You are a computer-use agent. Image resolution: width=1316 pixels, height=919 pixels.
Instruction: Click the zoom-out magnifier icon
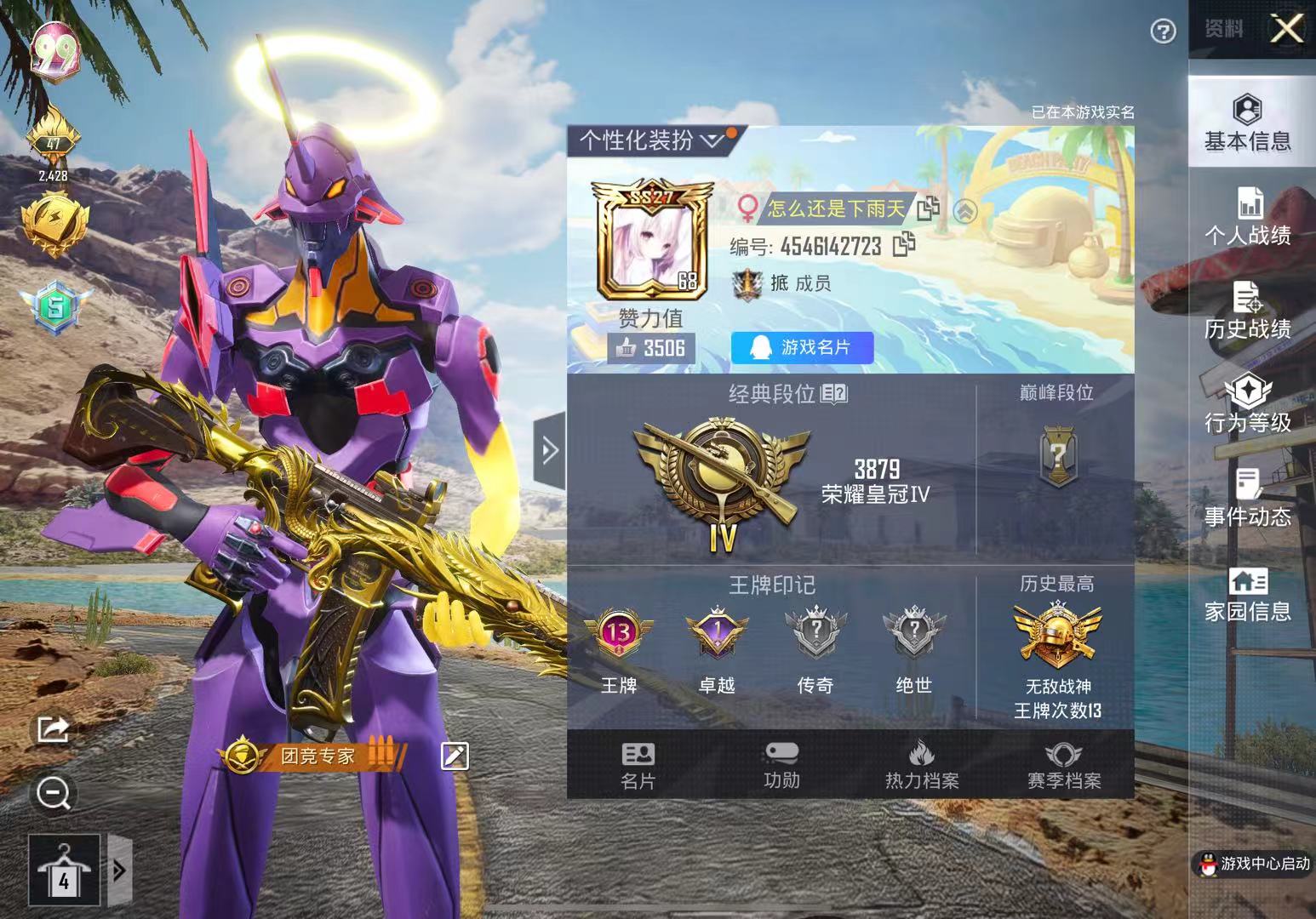coord(53,793)
